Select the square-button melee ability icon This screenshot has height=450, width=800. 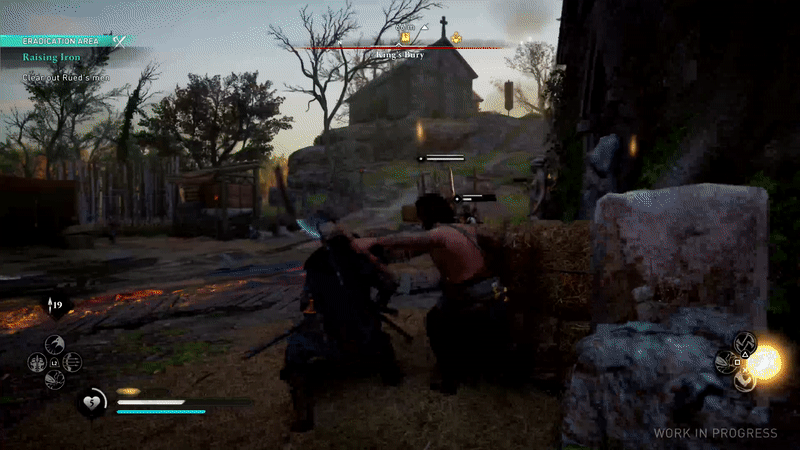coord(727,362)
